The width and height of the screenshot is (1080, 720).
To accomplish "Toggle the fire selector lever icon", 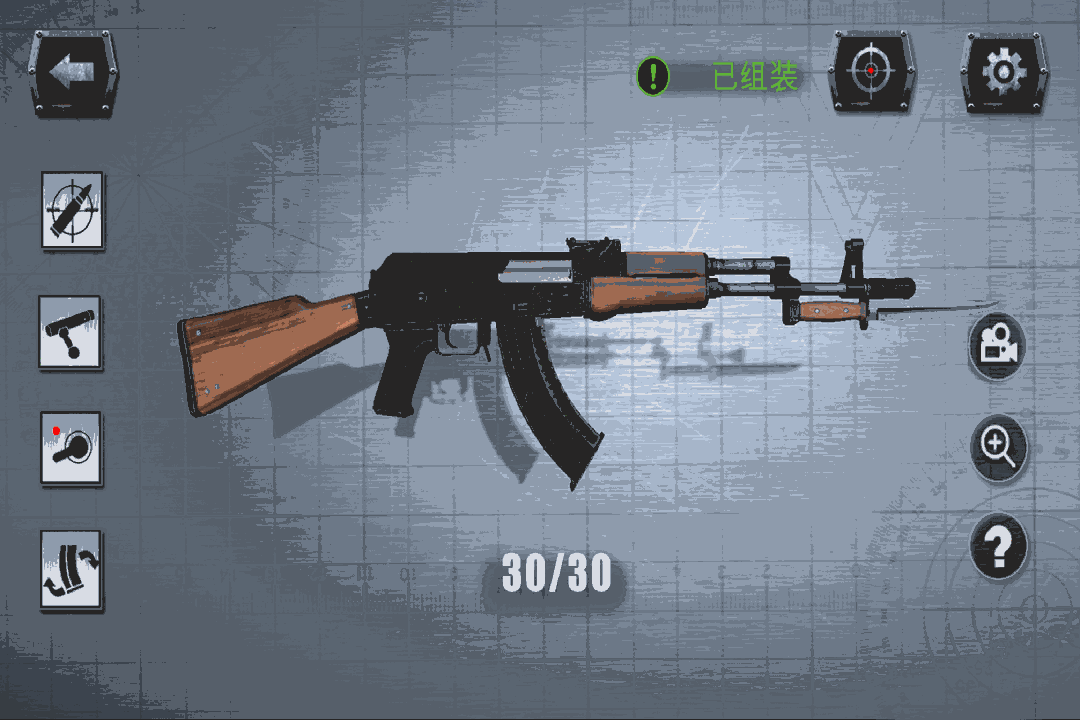I will (x=71, y=448).
